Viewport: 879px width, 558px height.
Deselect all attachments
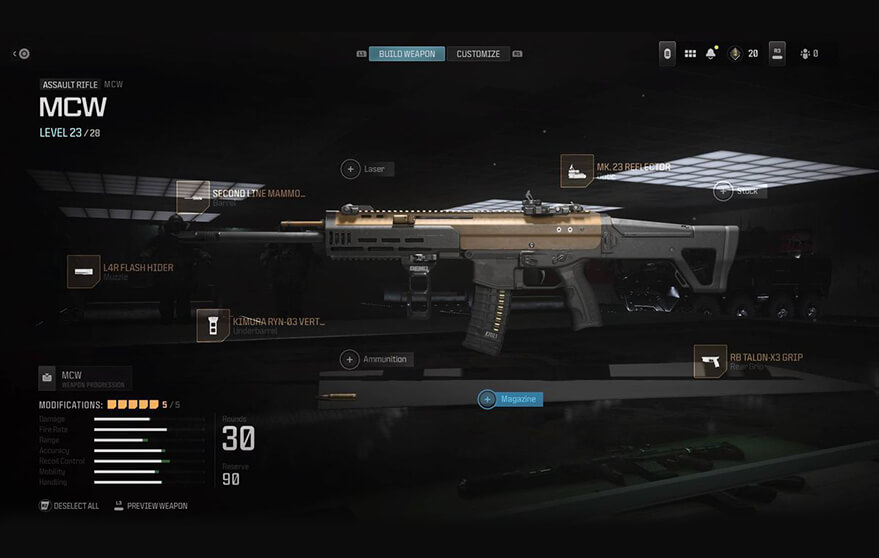pyautogui.click(x=70, y=506)
